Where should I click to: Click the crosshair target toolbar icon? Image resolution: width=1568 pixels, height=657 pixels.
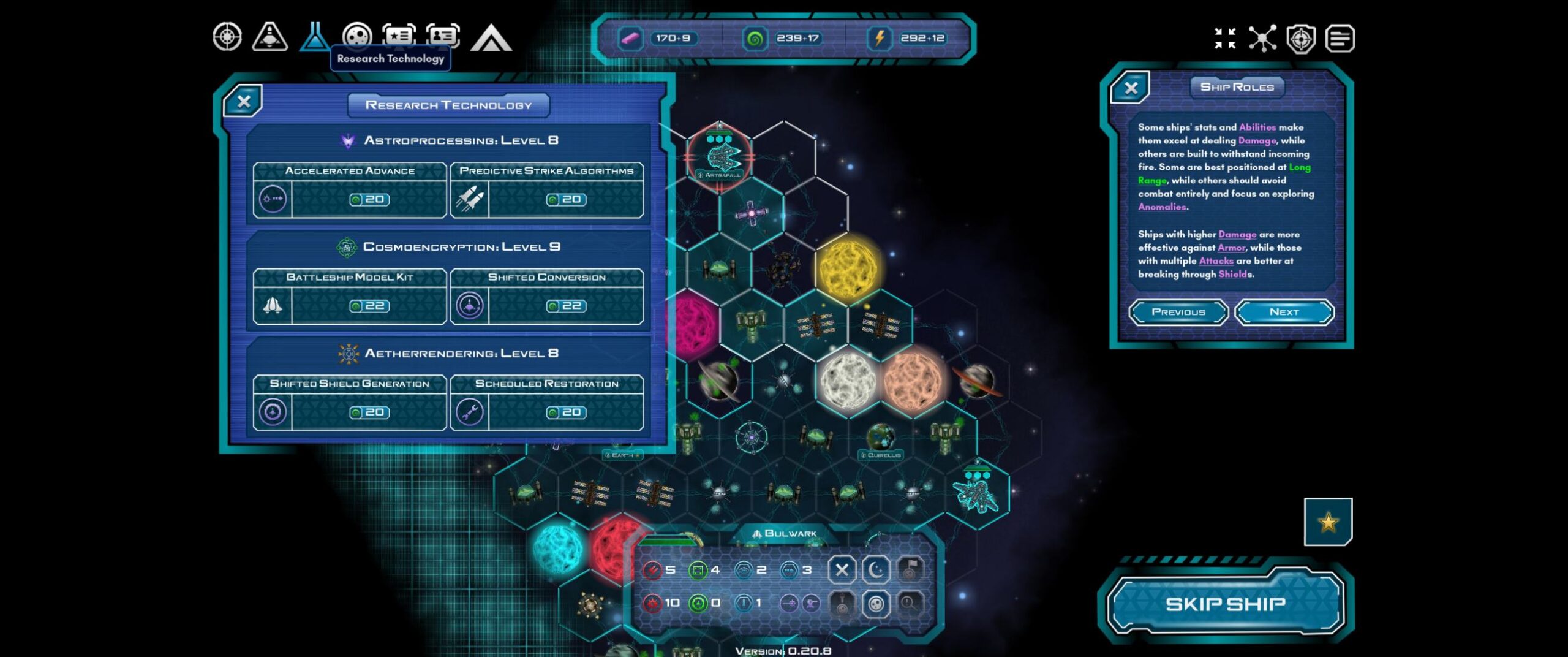click(227, 37)
